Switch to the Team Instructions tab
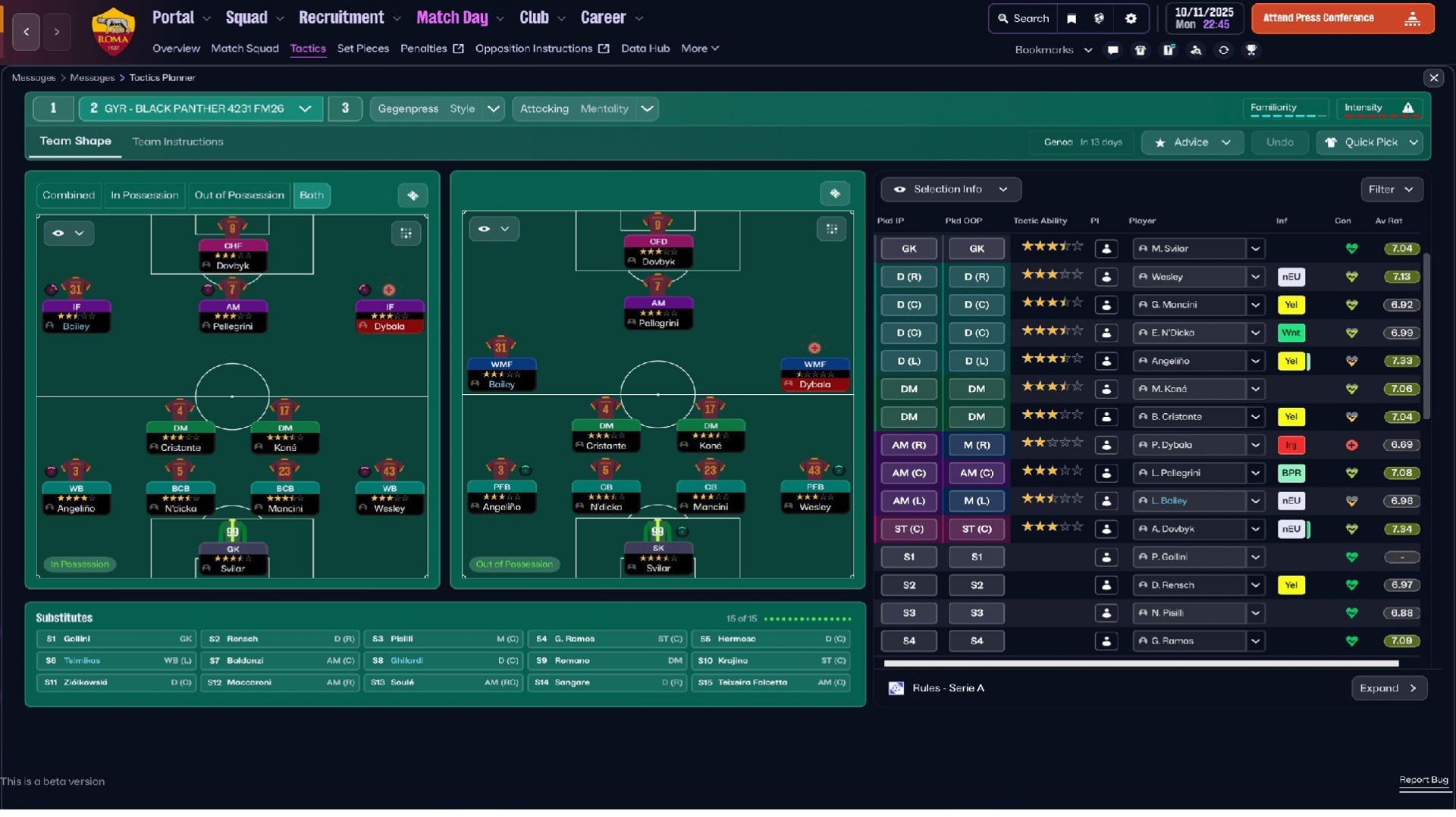This screenshot has width=1456, height=817. click(x=178, y=142)
